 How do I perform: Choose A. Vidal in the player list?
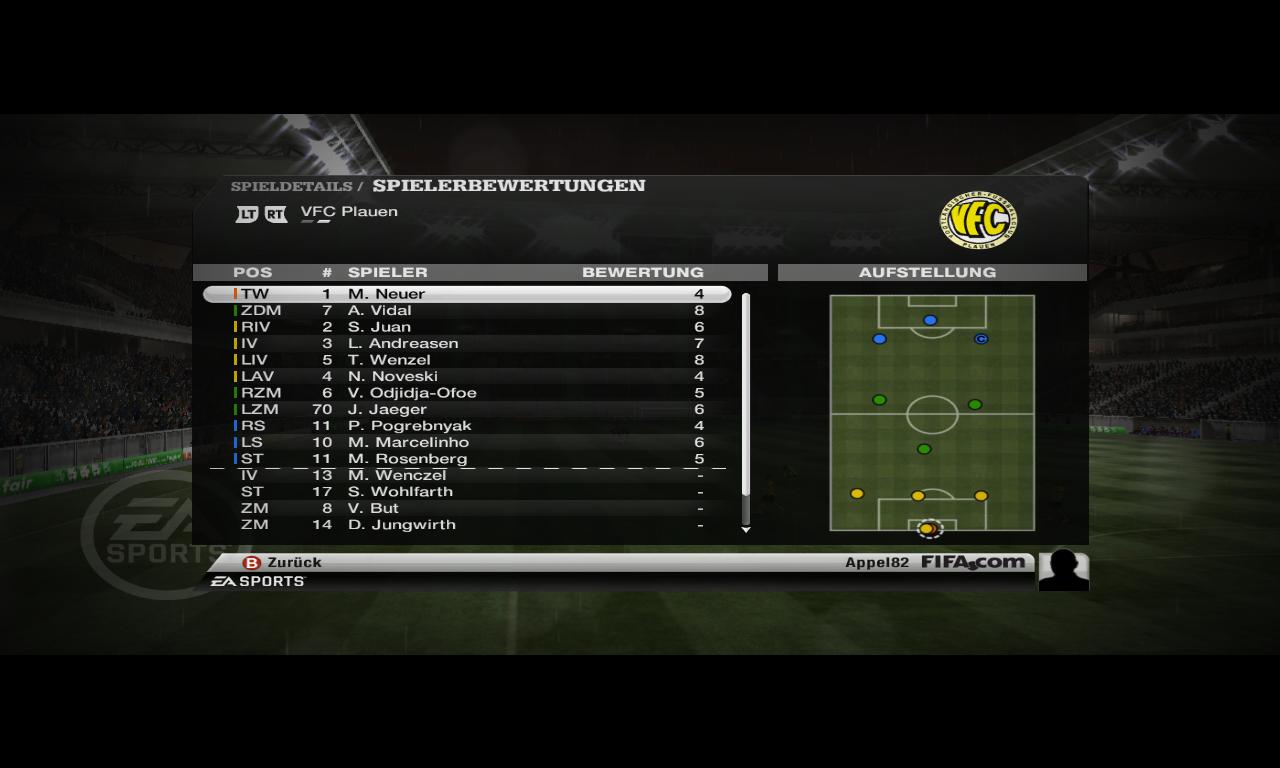467,310
